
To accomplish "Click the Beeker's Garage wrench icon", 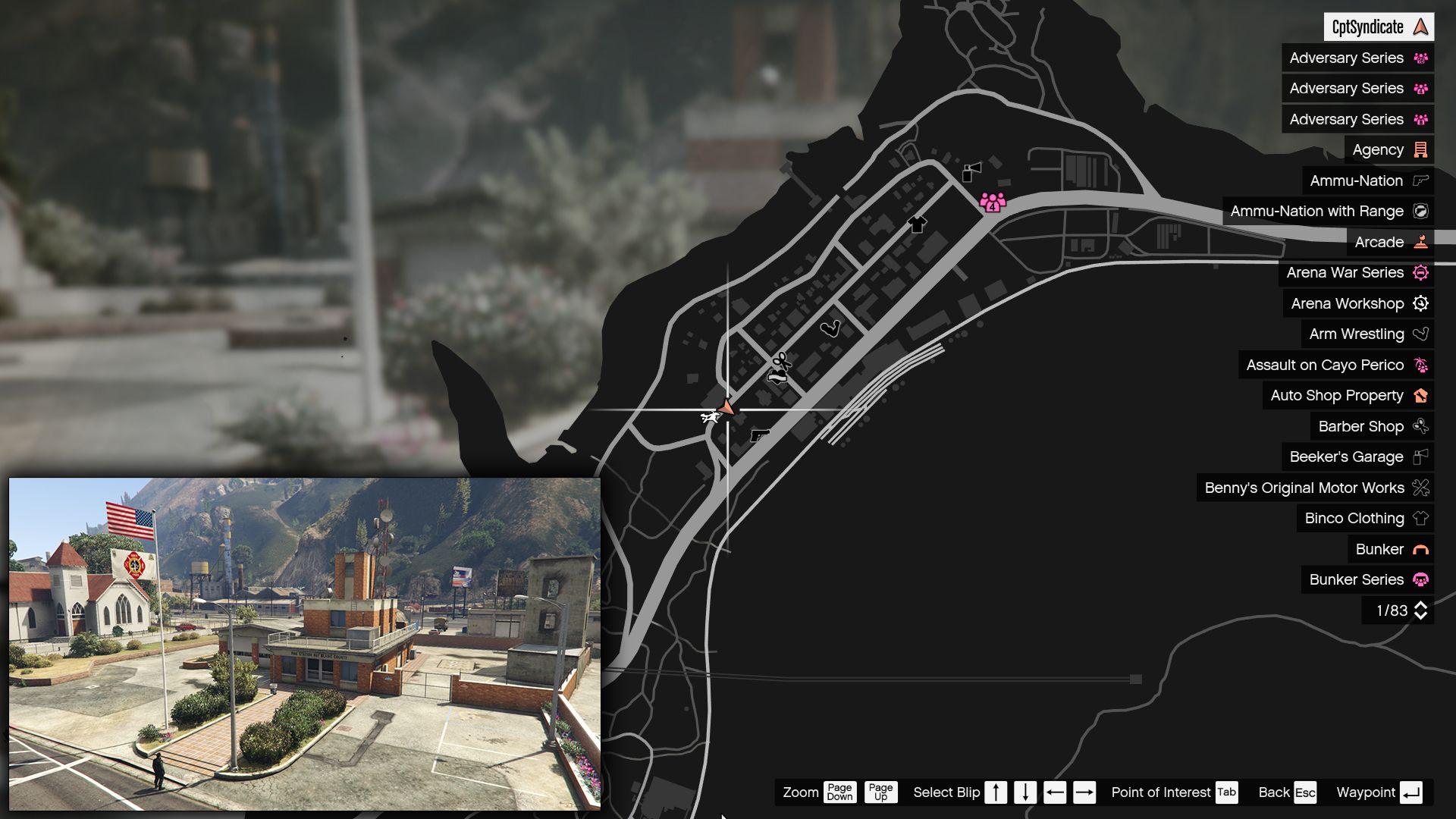I will (1420, 457).
